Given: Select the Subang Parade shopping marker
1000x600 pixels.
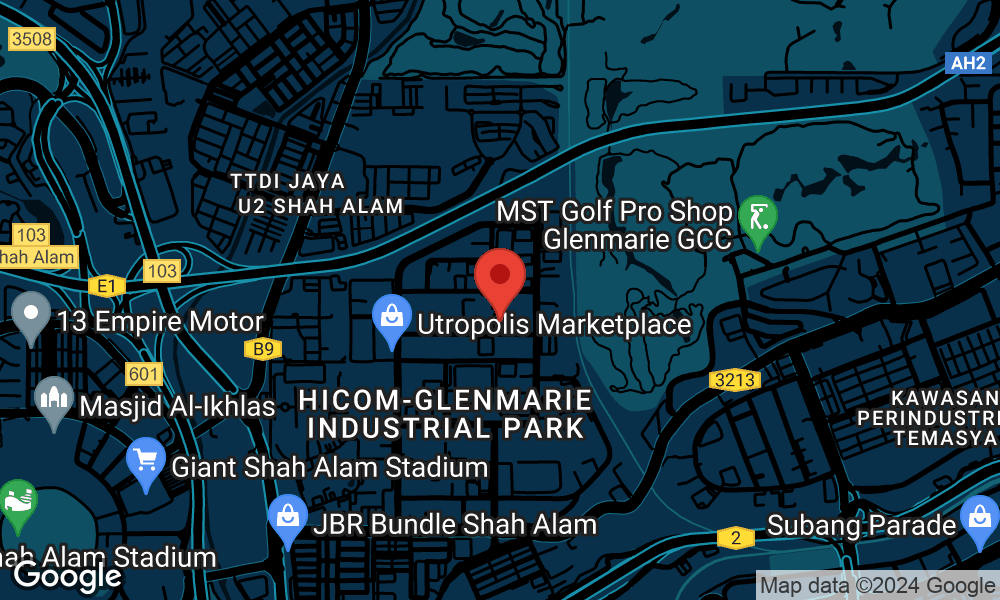Looking at the screenshot, I should pos(977,519).
